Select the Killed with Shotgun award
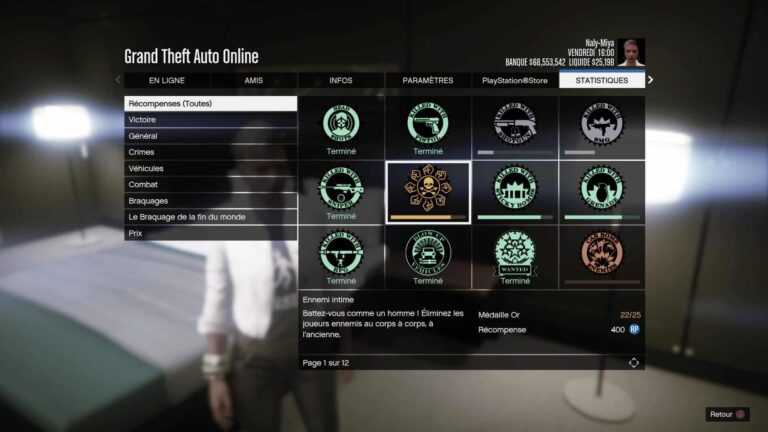This screenshot has width=768, height=432. 515,127
